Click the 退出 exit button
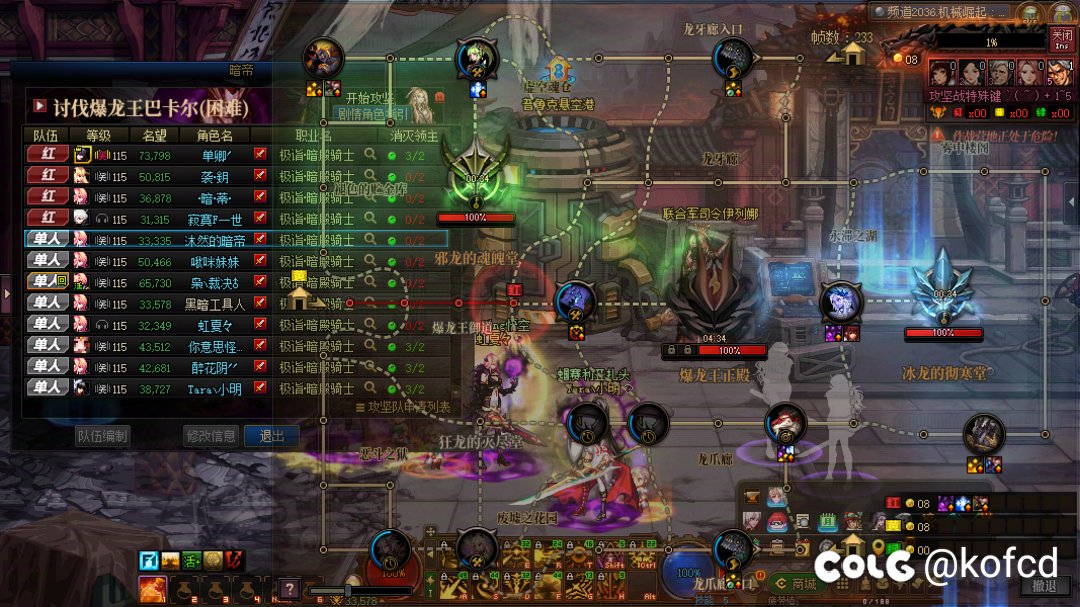1080x607 pixels. tap(272, 436)
